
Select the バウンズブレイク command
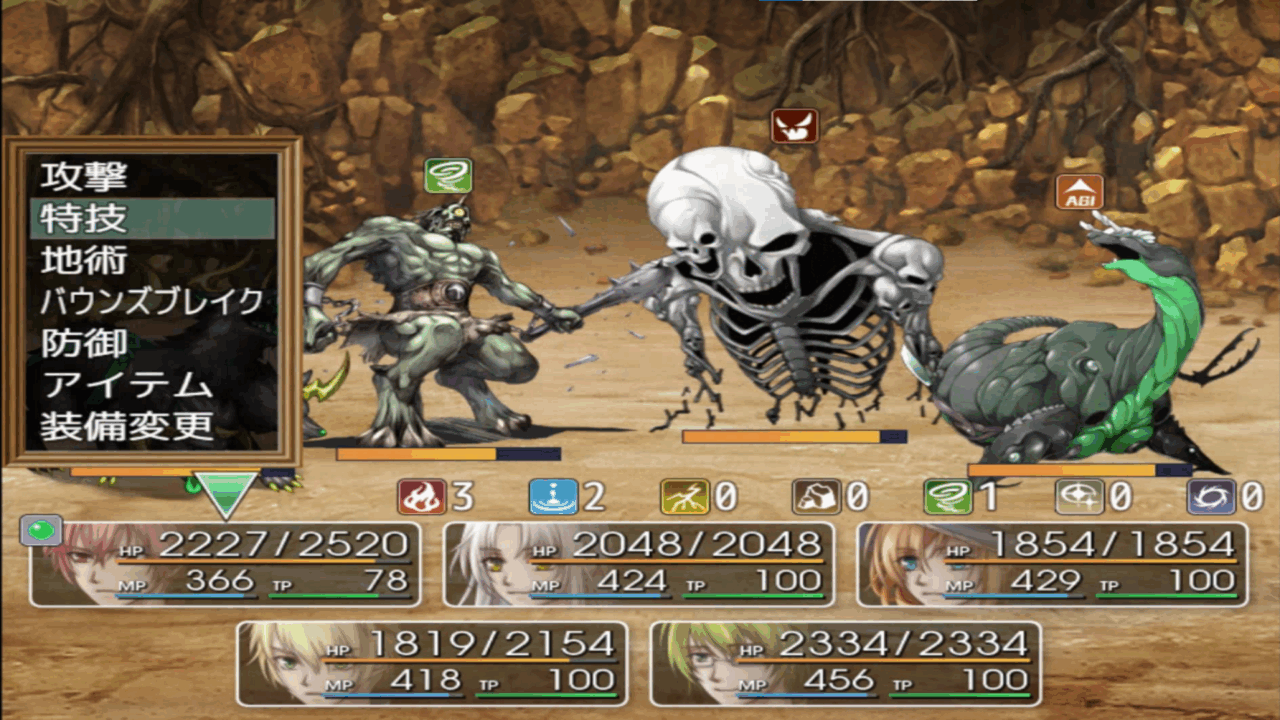[x=152, y=301]
